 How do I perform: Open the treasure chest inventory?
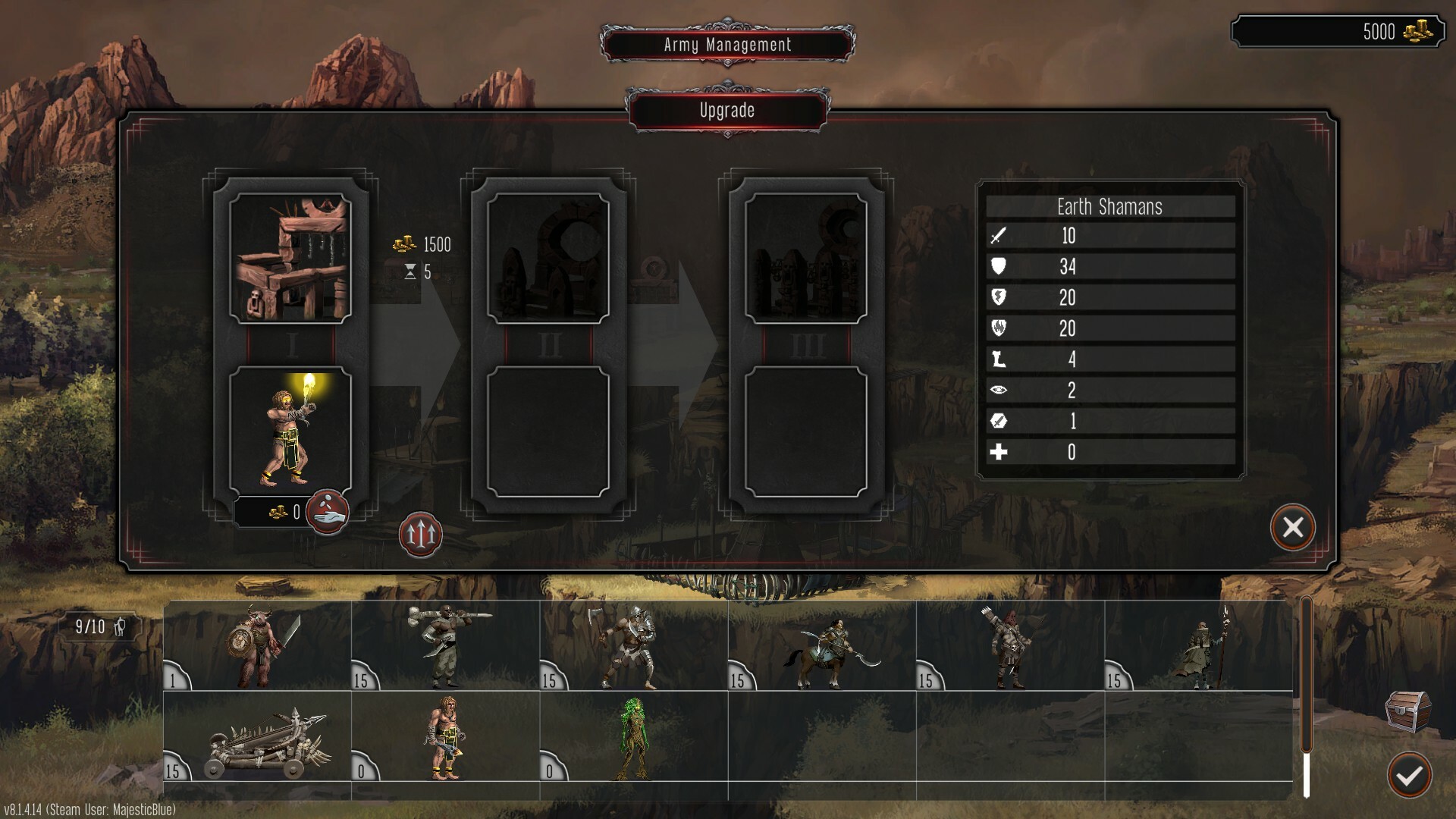[x=1408, y=711]
